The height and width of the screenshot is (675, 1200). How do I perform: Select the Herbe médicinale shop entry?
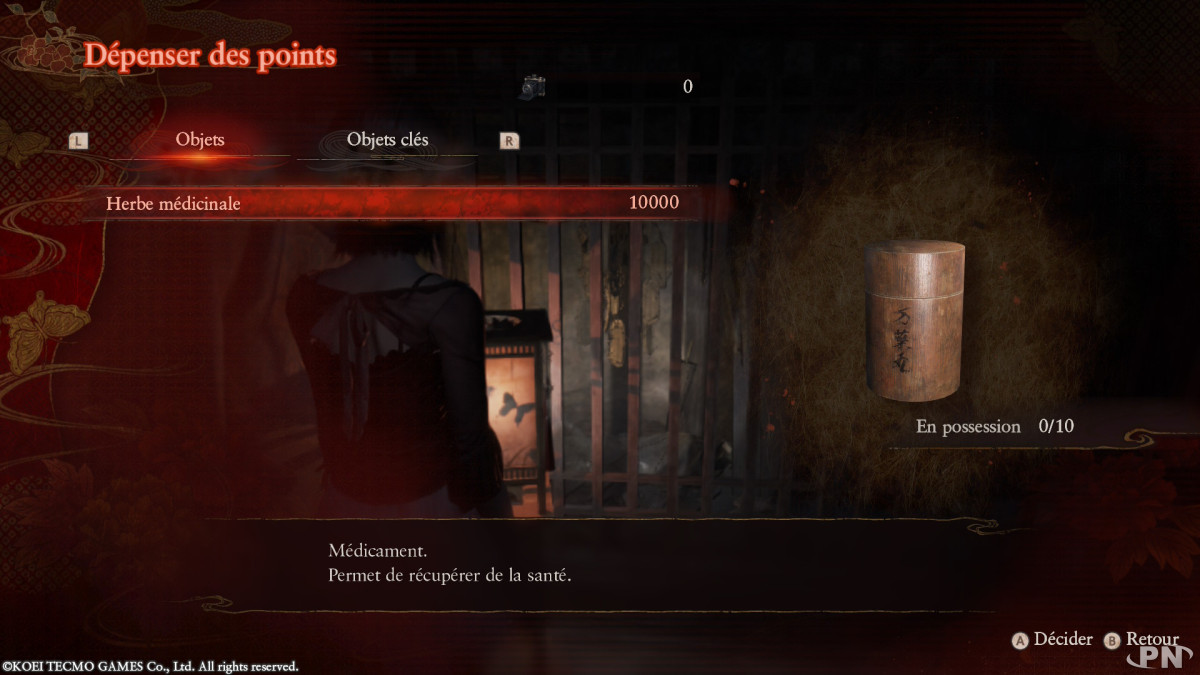click(x=392, y=203)
